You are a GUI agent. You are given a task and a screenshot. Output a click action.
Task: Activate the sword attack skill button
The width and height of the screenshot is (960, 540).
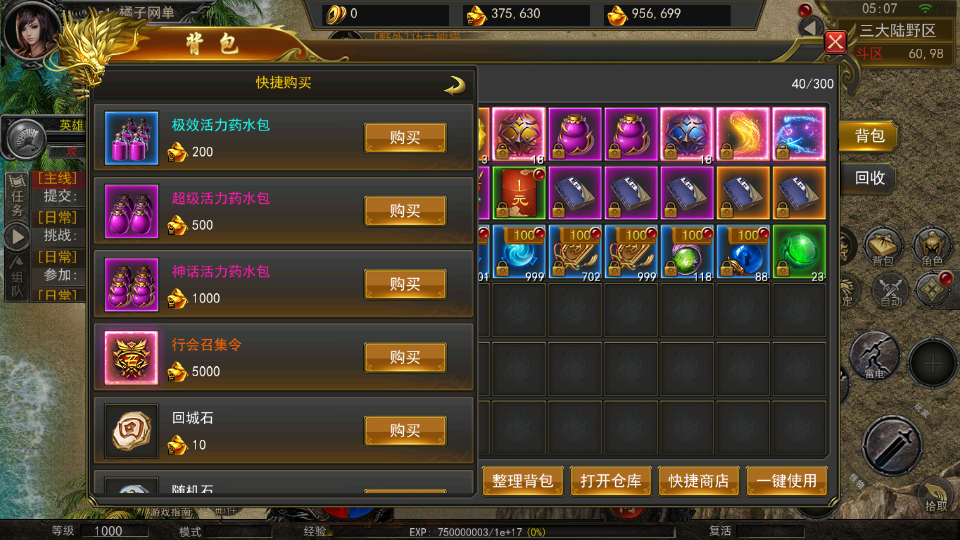point(891,445)
